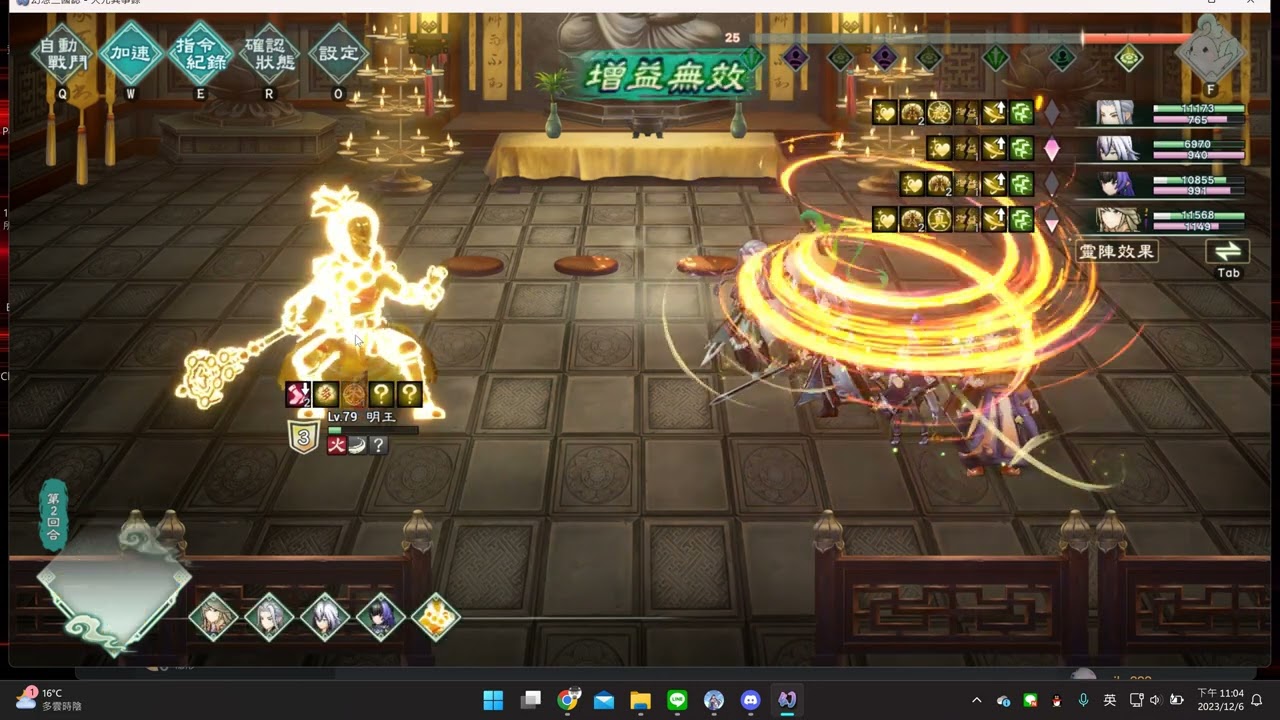Activate the 加速 speed-up button

click(130, 52)
